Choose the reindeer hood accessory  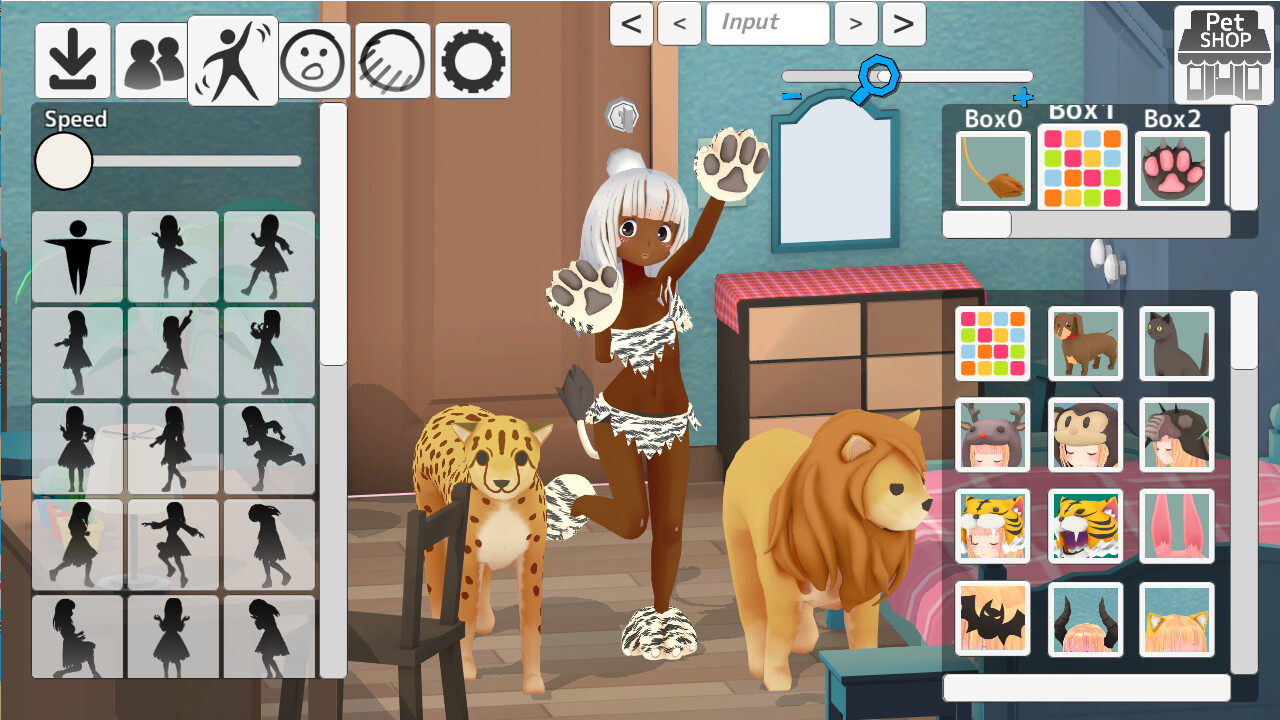pos(994,436)
